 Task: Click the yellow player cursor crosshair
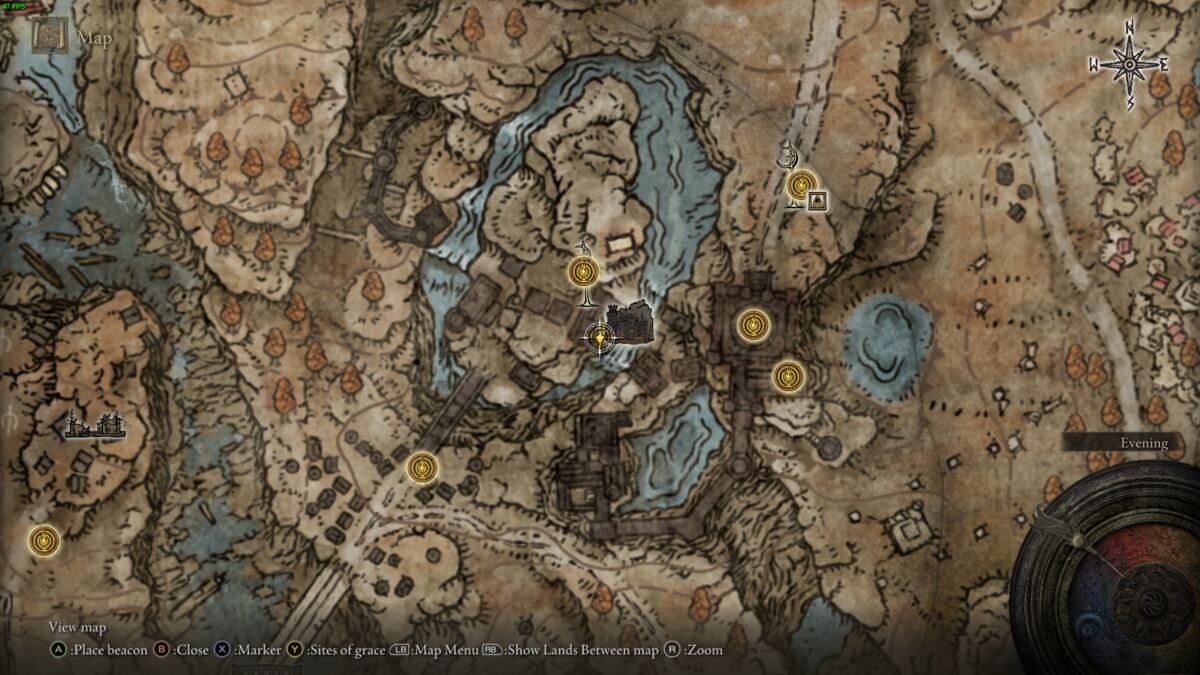tap(599, 340)
